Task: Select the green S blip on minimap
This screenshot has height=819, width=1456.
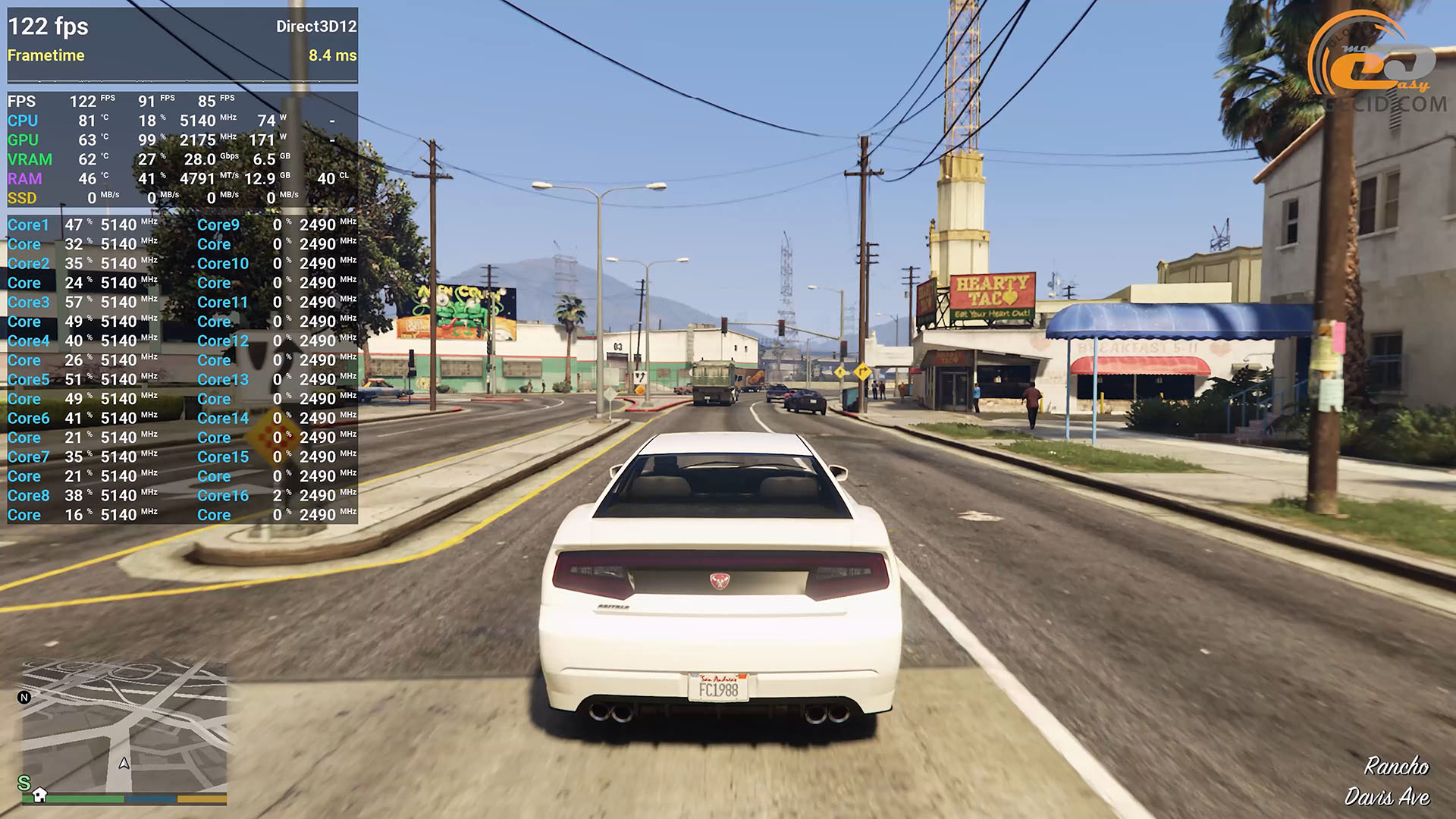Action: click(24, 782)
